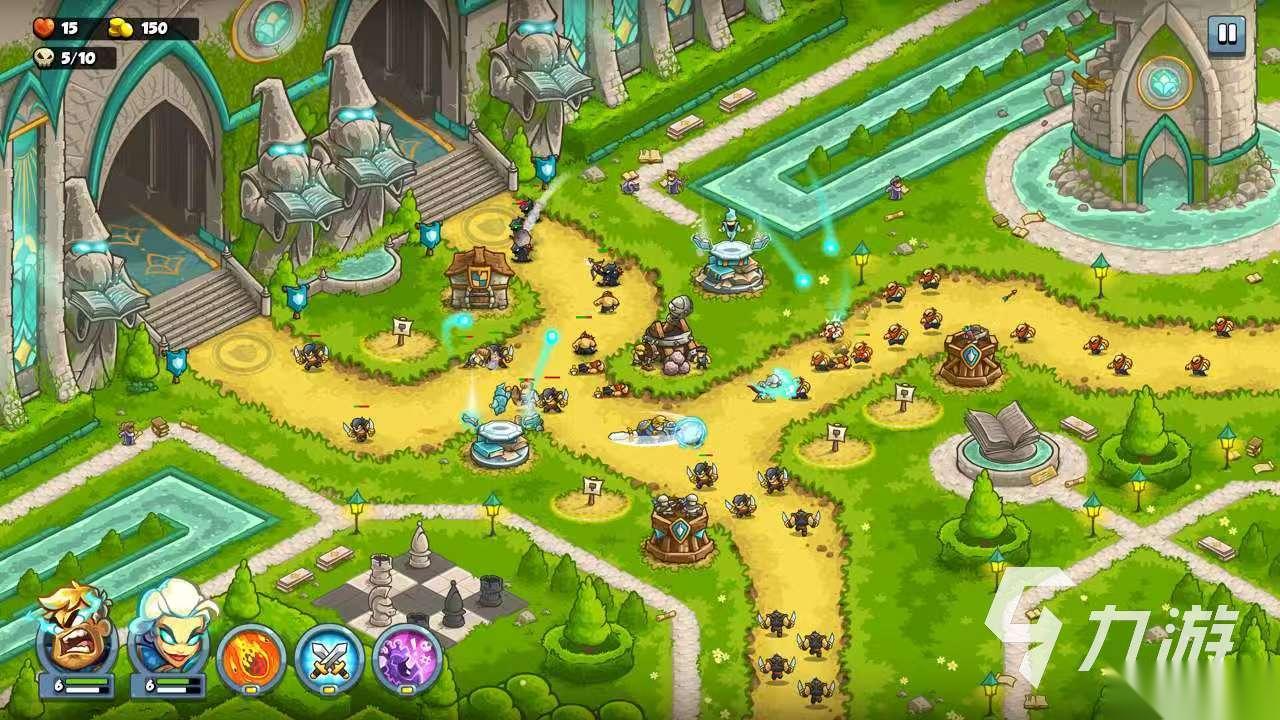
Task: Select the white-haired elf hero portrait
Action: (x=168, y=635)
